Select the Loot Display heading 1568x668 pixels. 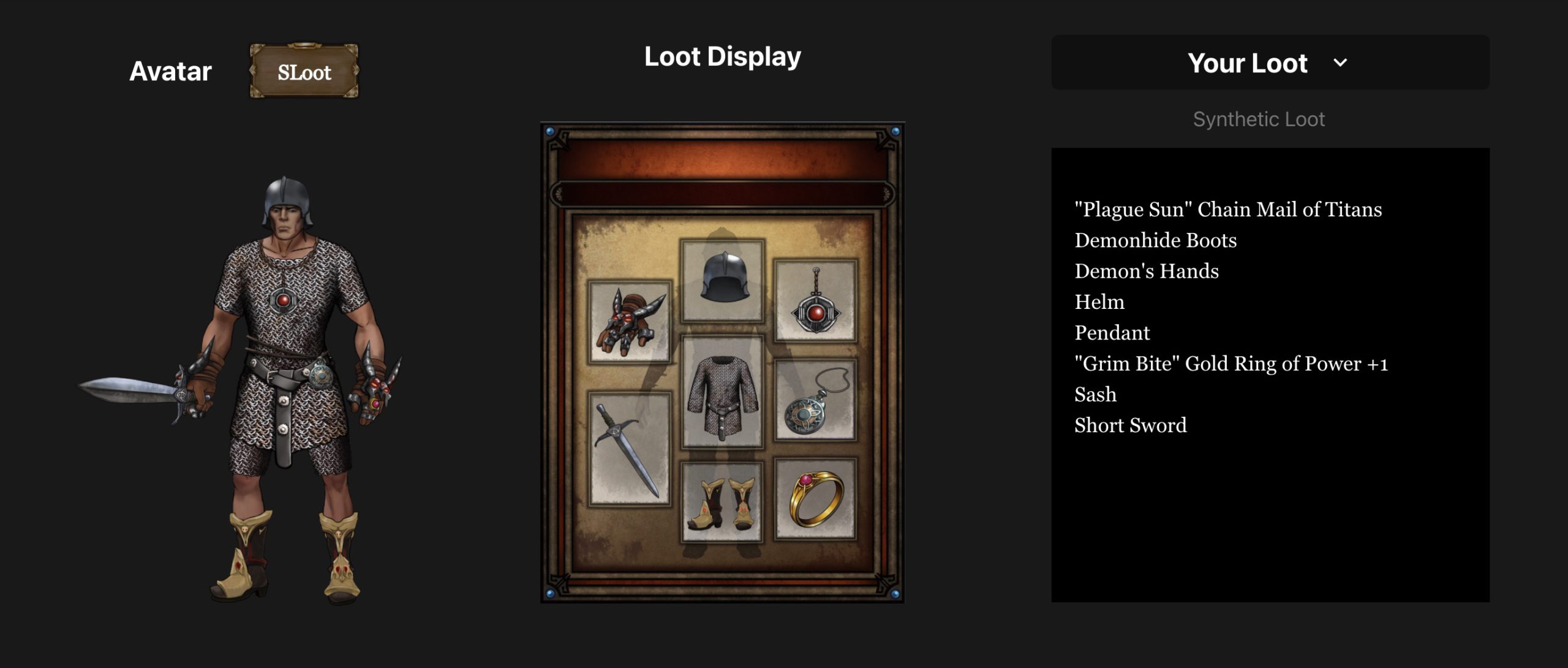722,56
